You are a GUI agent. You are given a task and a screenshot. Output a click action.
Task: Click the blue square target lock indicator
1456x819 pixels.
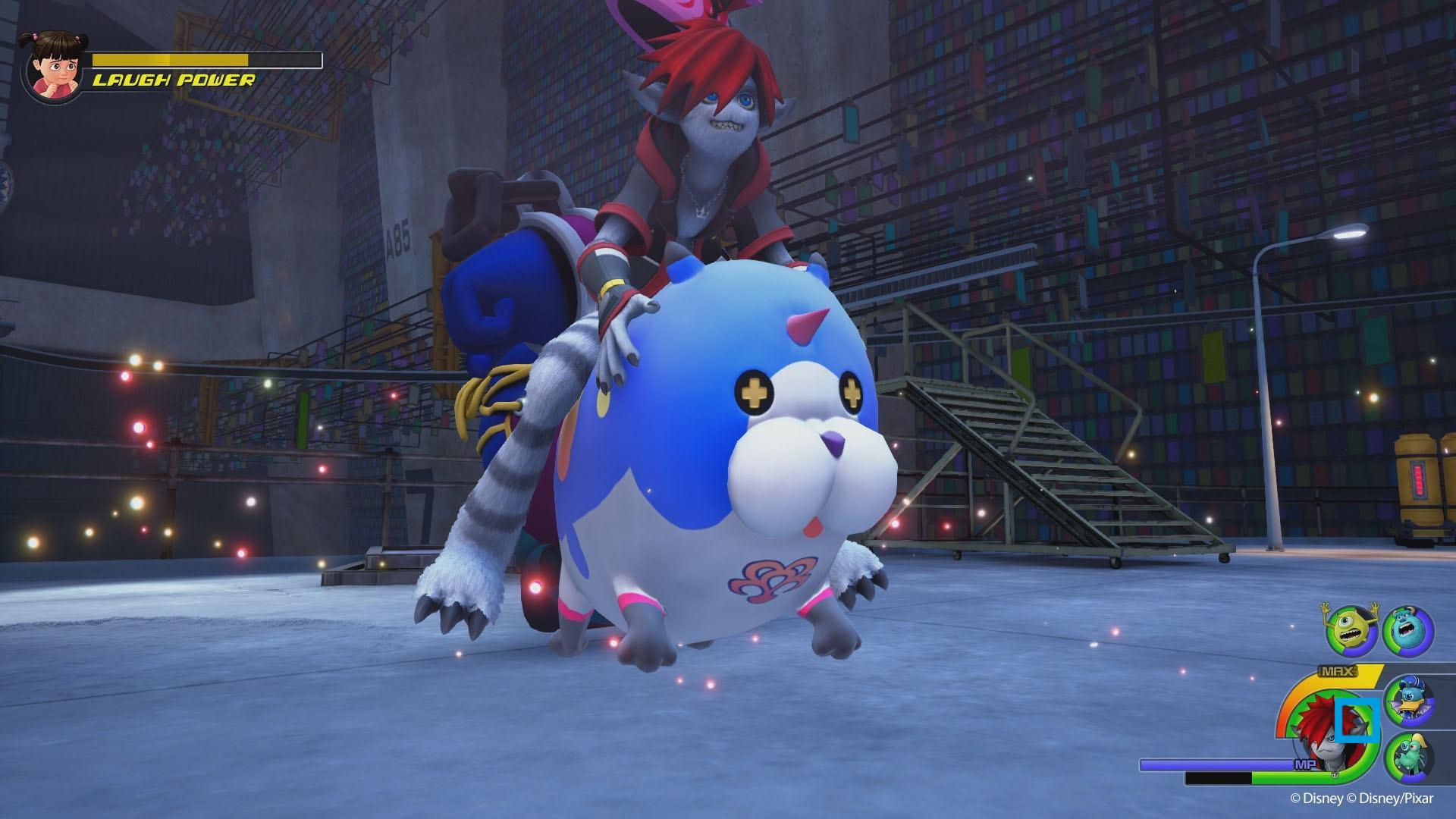(1357, 720)
